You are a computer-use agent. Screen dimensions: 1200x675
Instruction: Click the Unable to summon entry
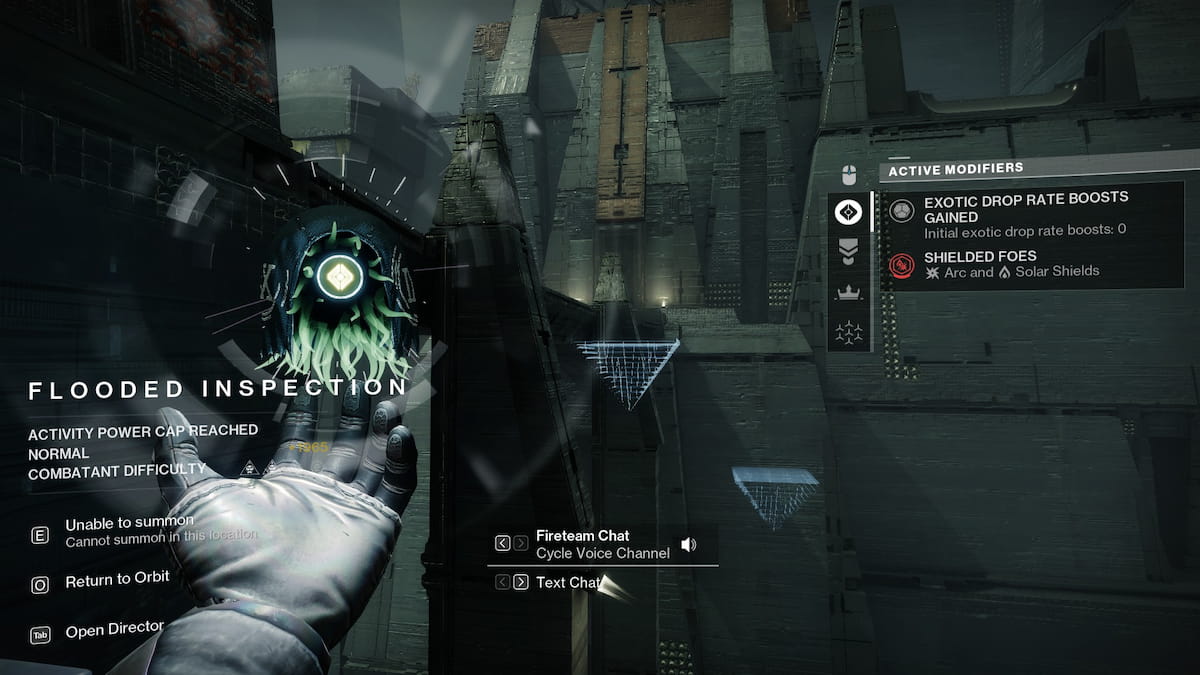pyautogui.click(x=129, y=524)
